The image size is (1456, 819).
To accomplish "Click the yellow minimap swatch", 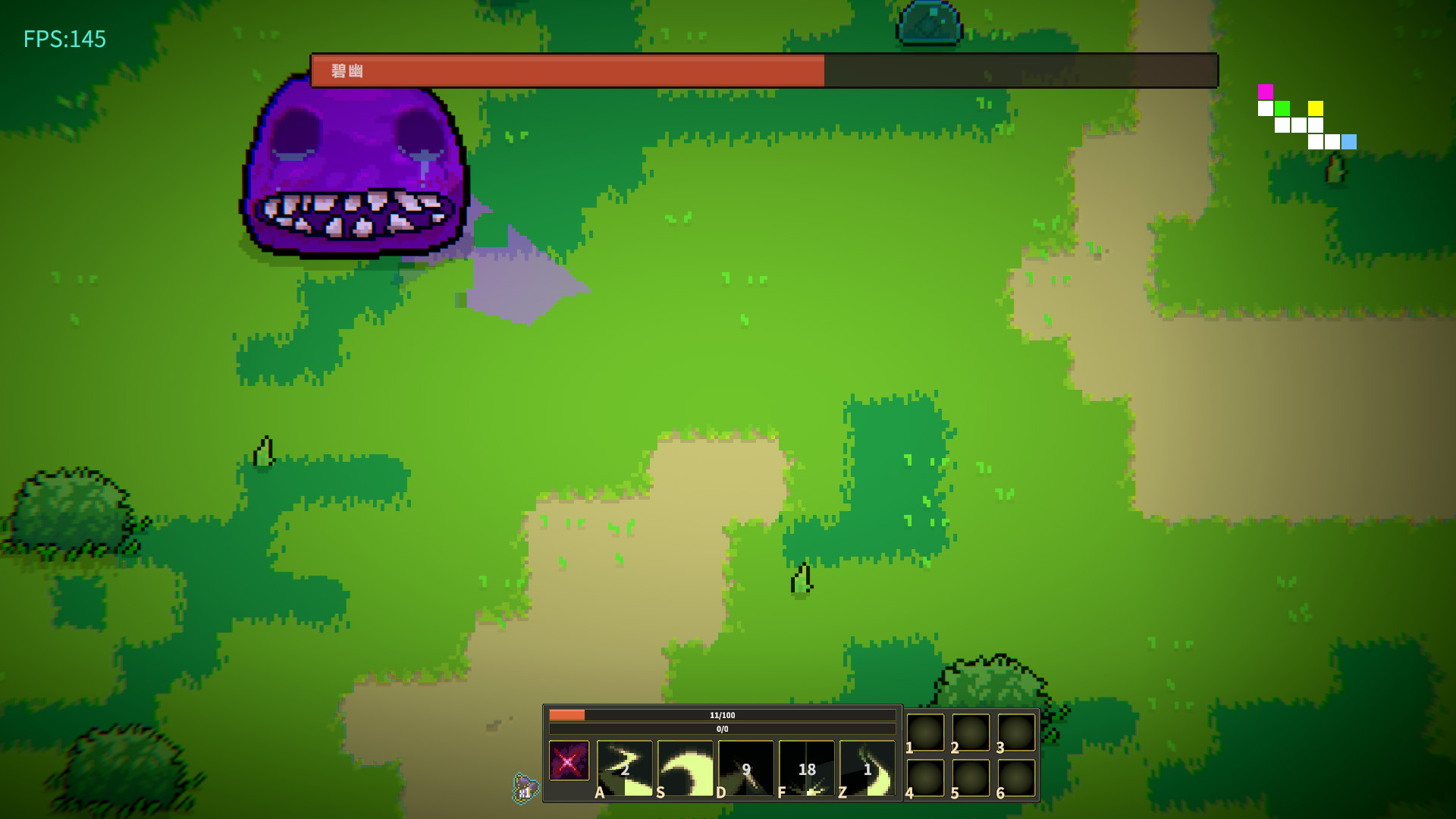I will coord(1315,108).
